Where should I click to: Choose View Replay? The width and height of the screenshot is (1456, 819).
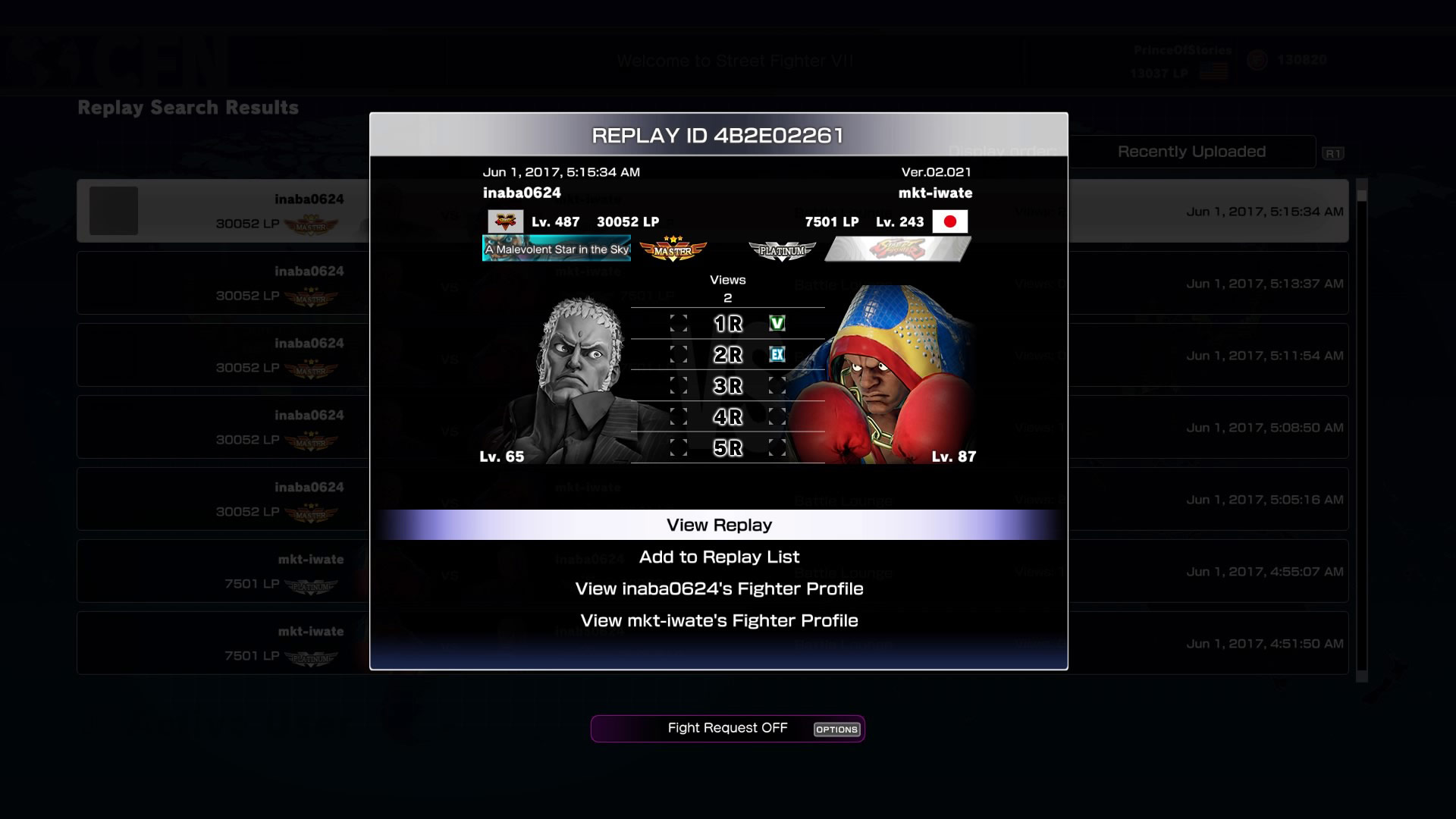coord(719,524)
